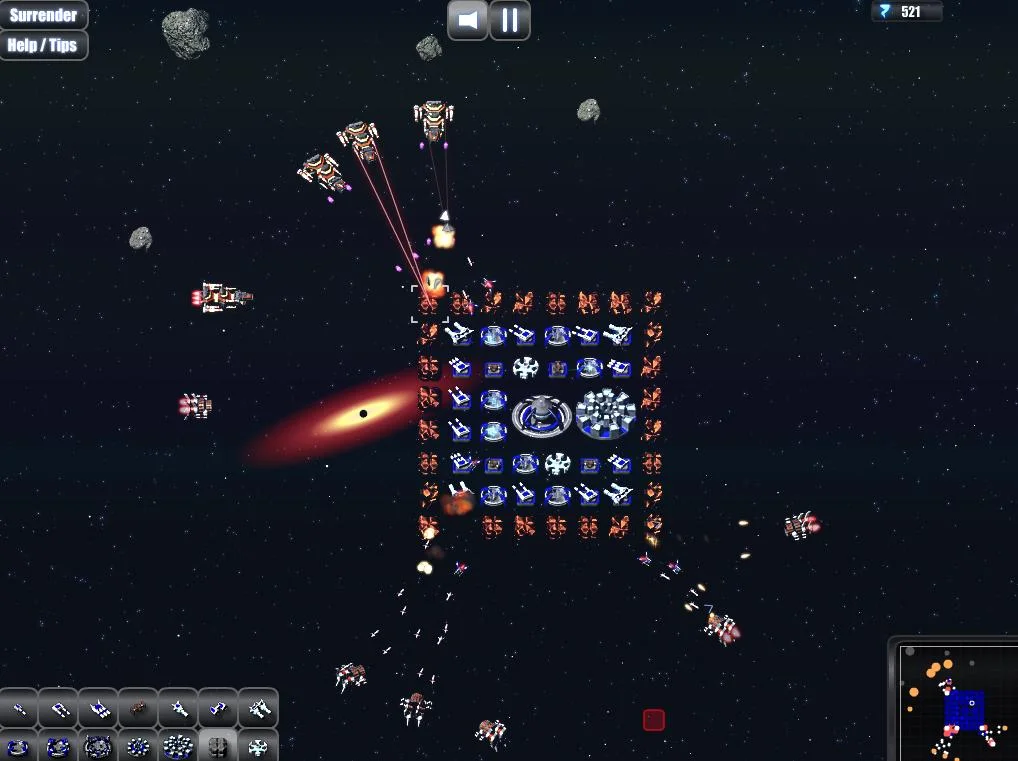Select the triple-barrel turret build icon
Image resolution: width=1018 pixels, height=761 pixels.
pos(98,708)
